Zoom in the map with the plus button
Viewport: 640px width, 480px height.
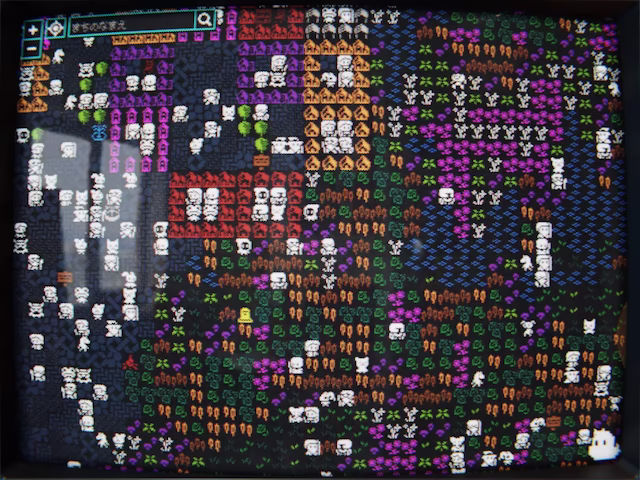33,29
